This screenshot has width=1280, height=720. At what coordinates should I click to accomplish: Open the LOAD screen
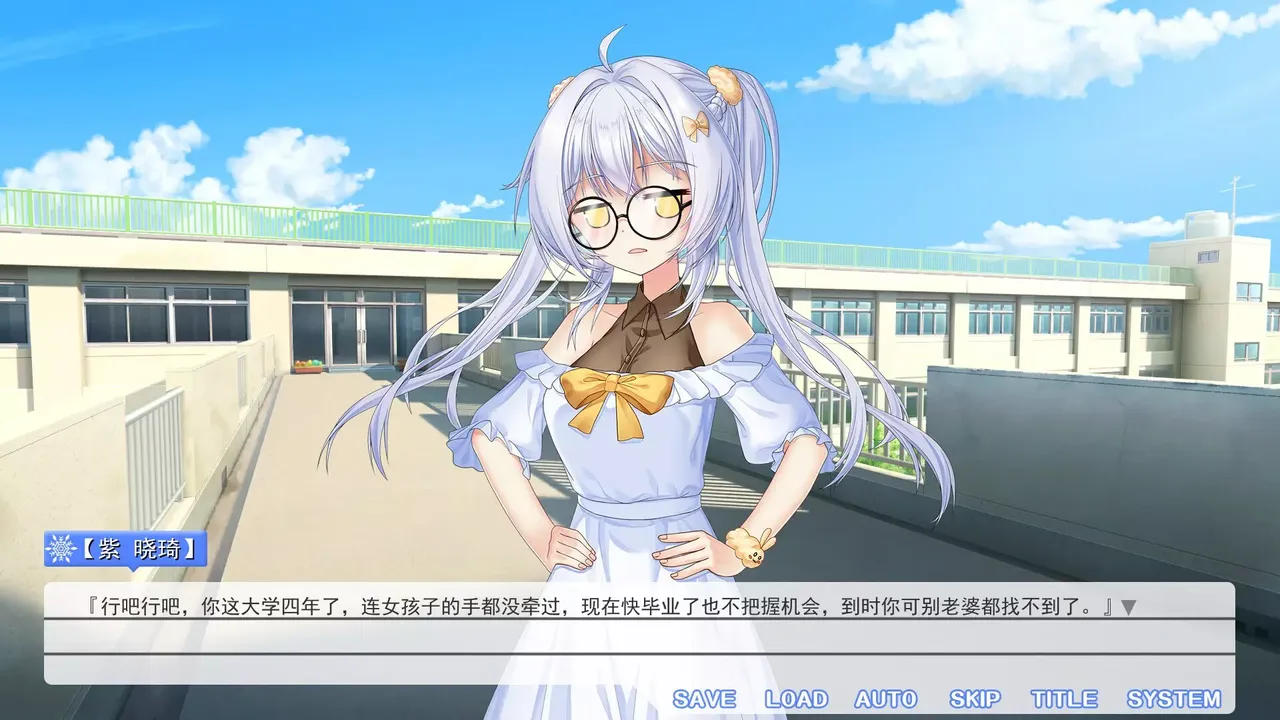pyautogui.click(x=795, y=698)
